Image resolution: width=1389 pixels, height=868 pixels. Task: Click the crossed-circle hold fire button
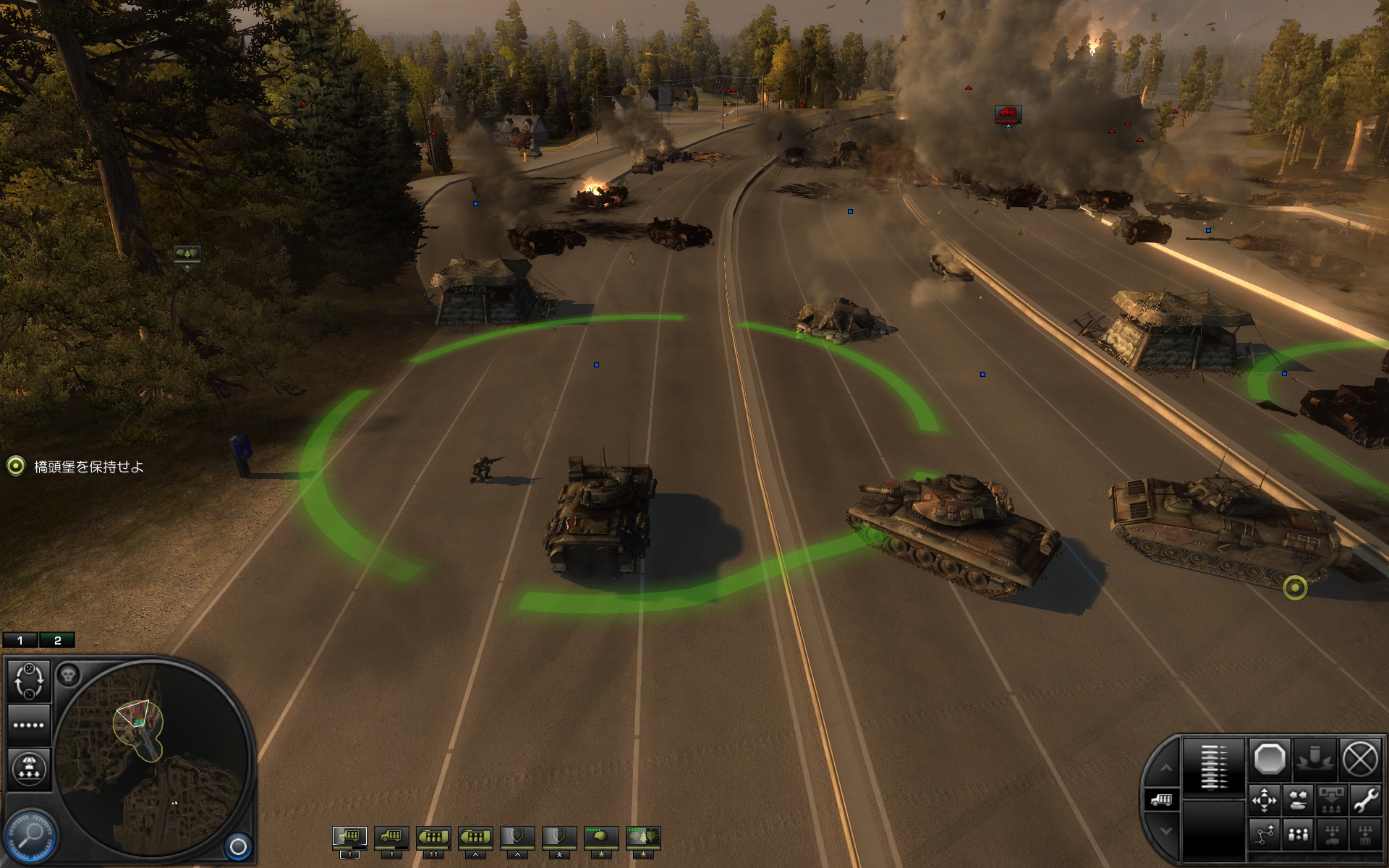[x=1359, y=759]
